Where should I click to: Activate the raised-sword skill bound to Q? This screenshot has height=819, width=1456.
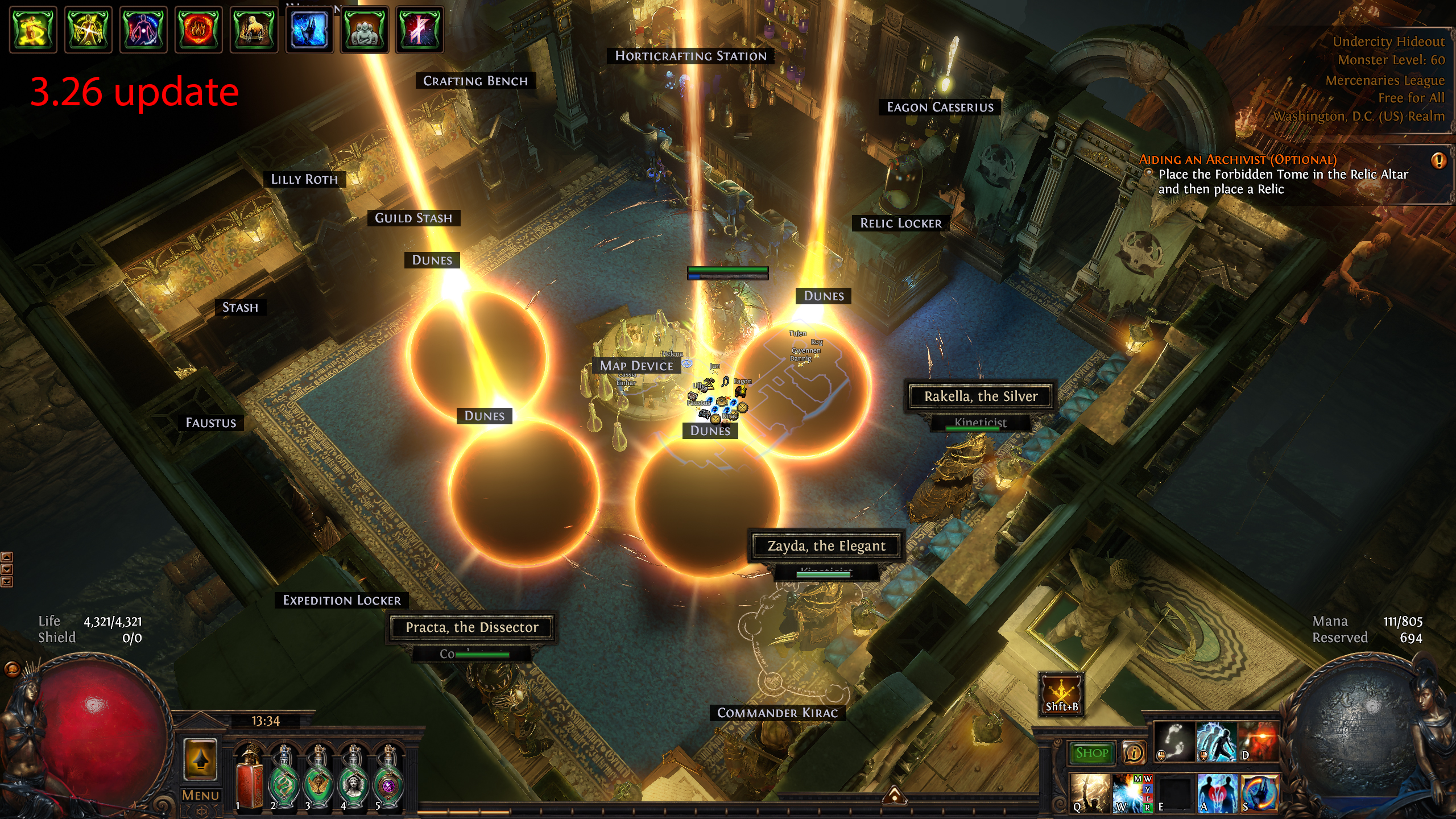click(x=1090, y=793)
